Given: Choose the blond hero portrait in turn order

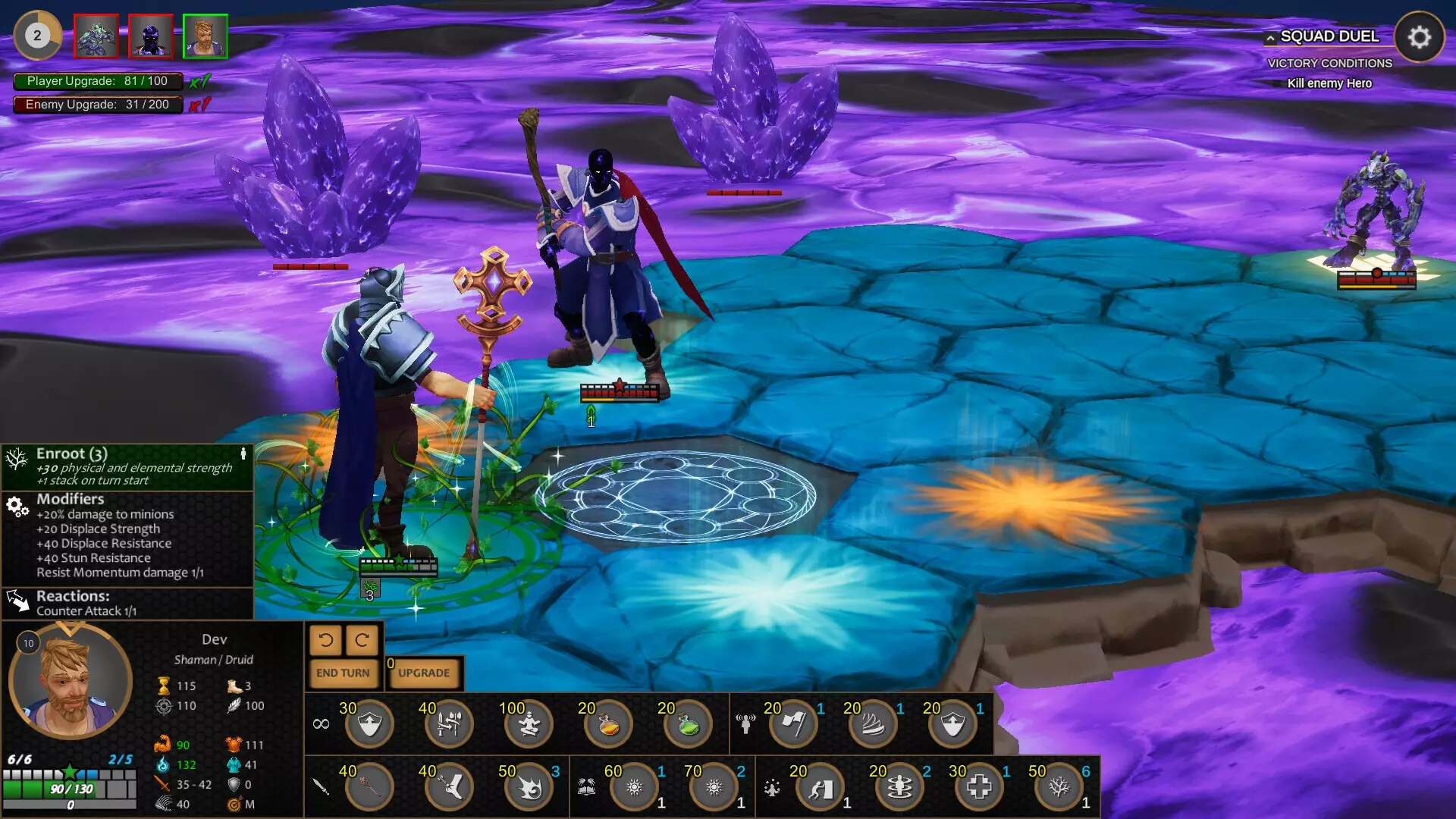Looking at the screenshot, I should click(x=205, y=36).
